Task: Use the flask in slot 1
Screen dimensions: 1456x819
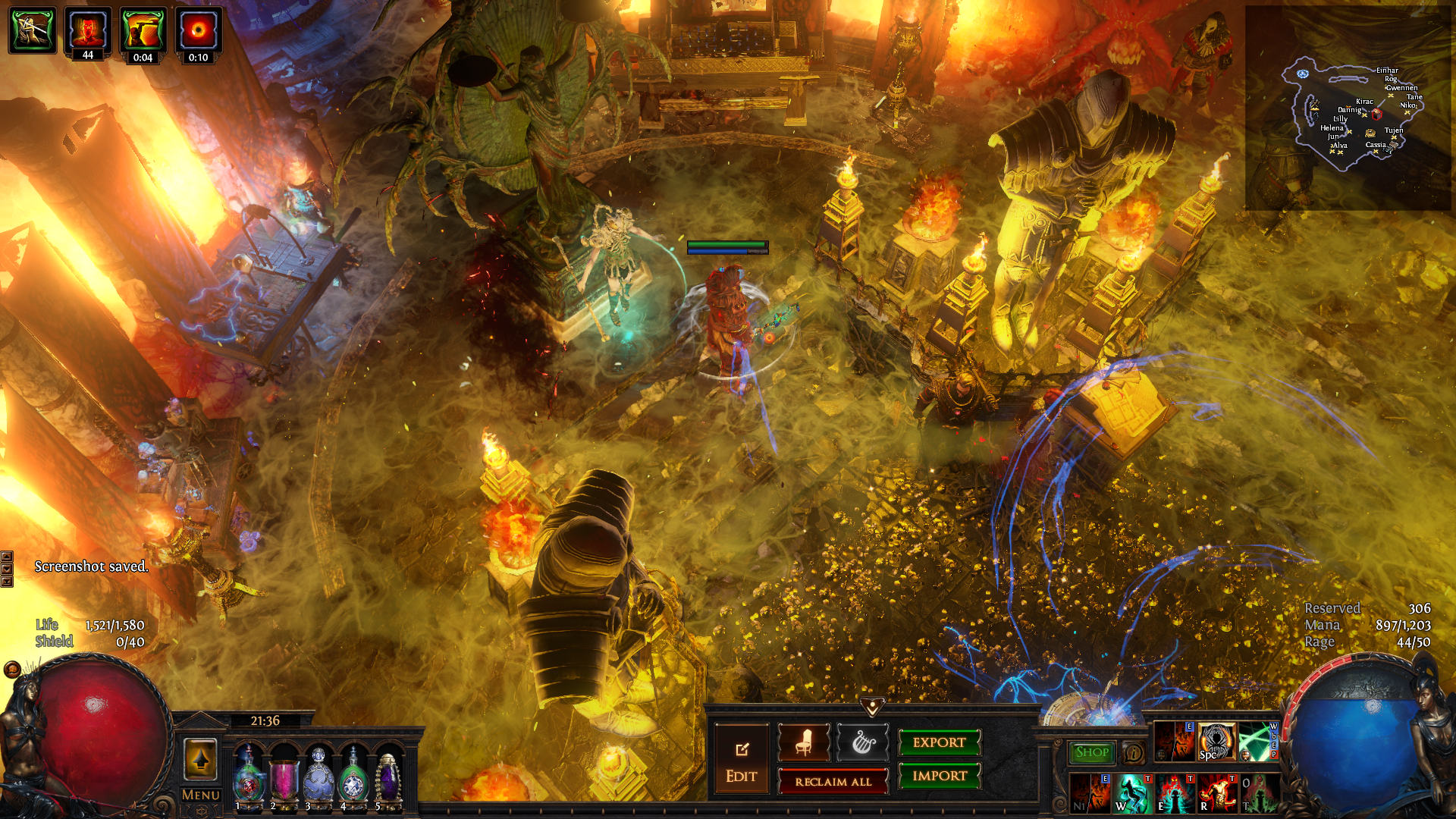Action: (x=249, y=773)
